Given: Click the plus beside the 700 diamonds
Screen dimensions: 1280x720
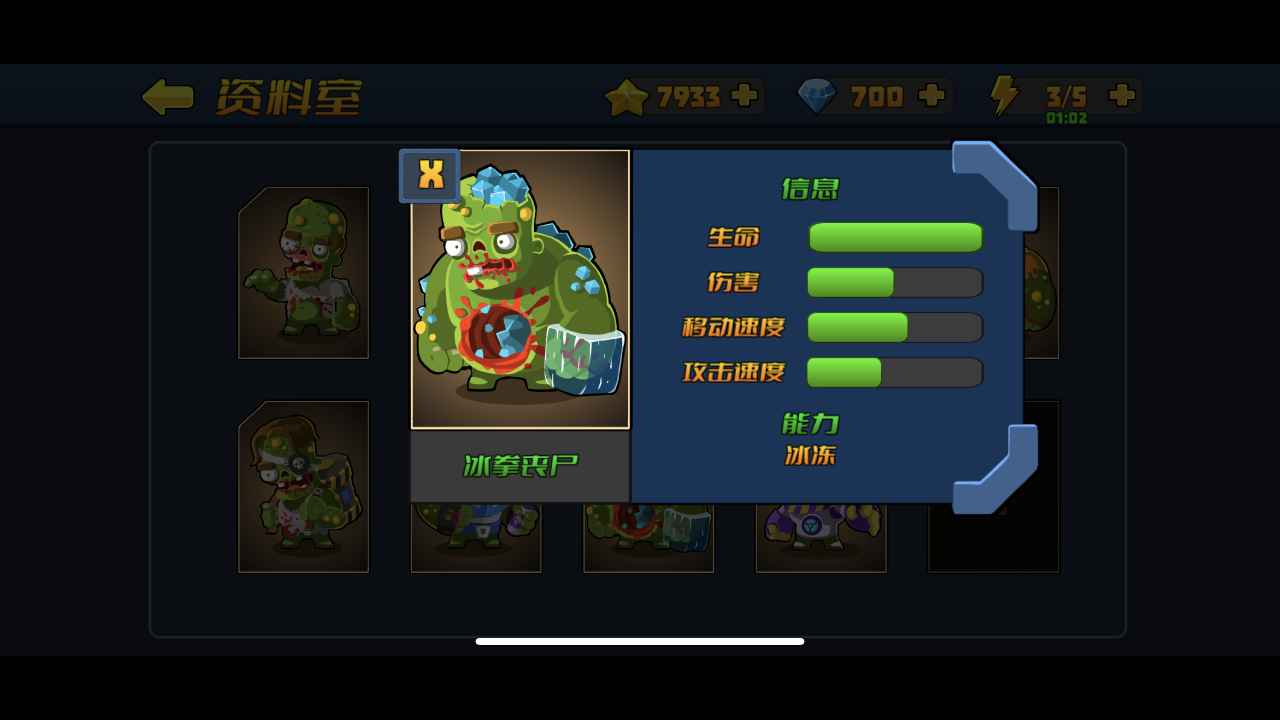Looking at the screenshot, I should click(931, 96).
